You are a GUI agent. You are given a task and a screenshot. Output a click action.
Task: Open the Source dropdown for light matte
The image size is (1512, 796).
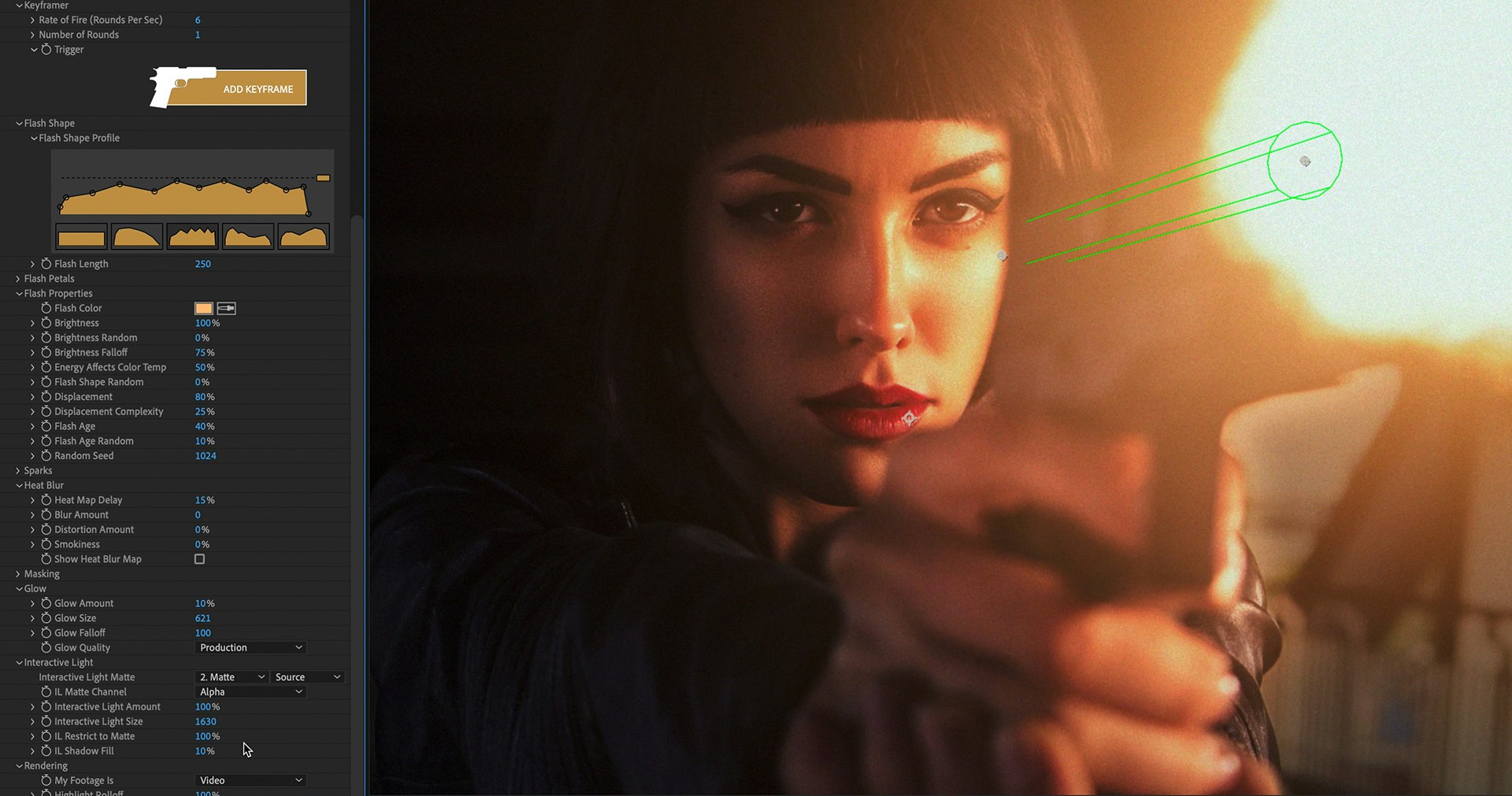(307, 677)
